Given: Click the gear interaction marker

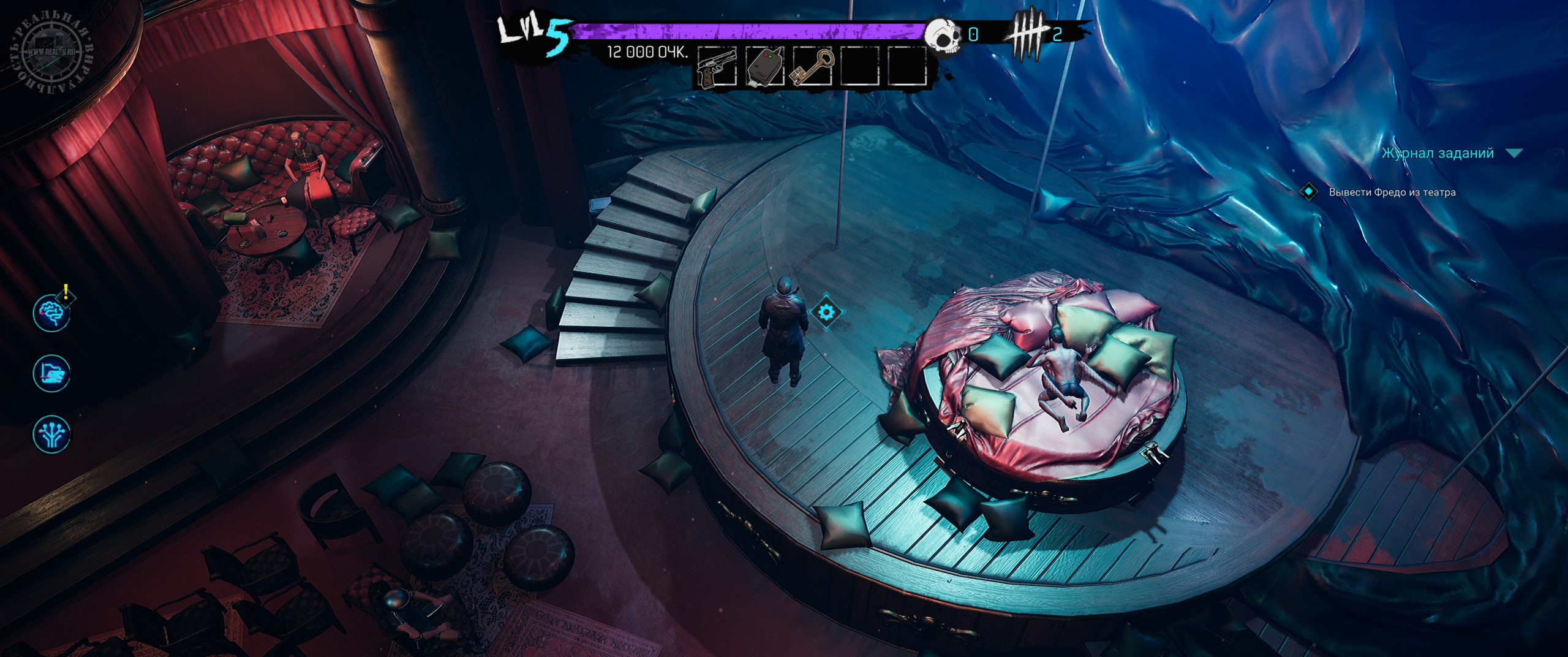Looking at the screenshot, I should click(x=826, y=313).
